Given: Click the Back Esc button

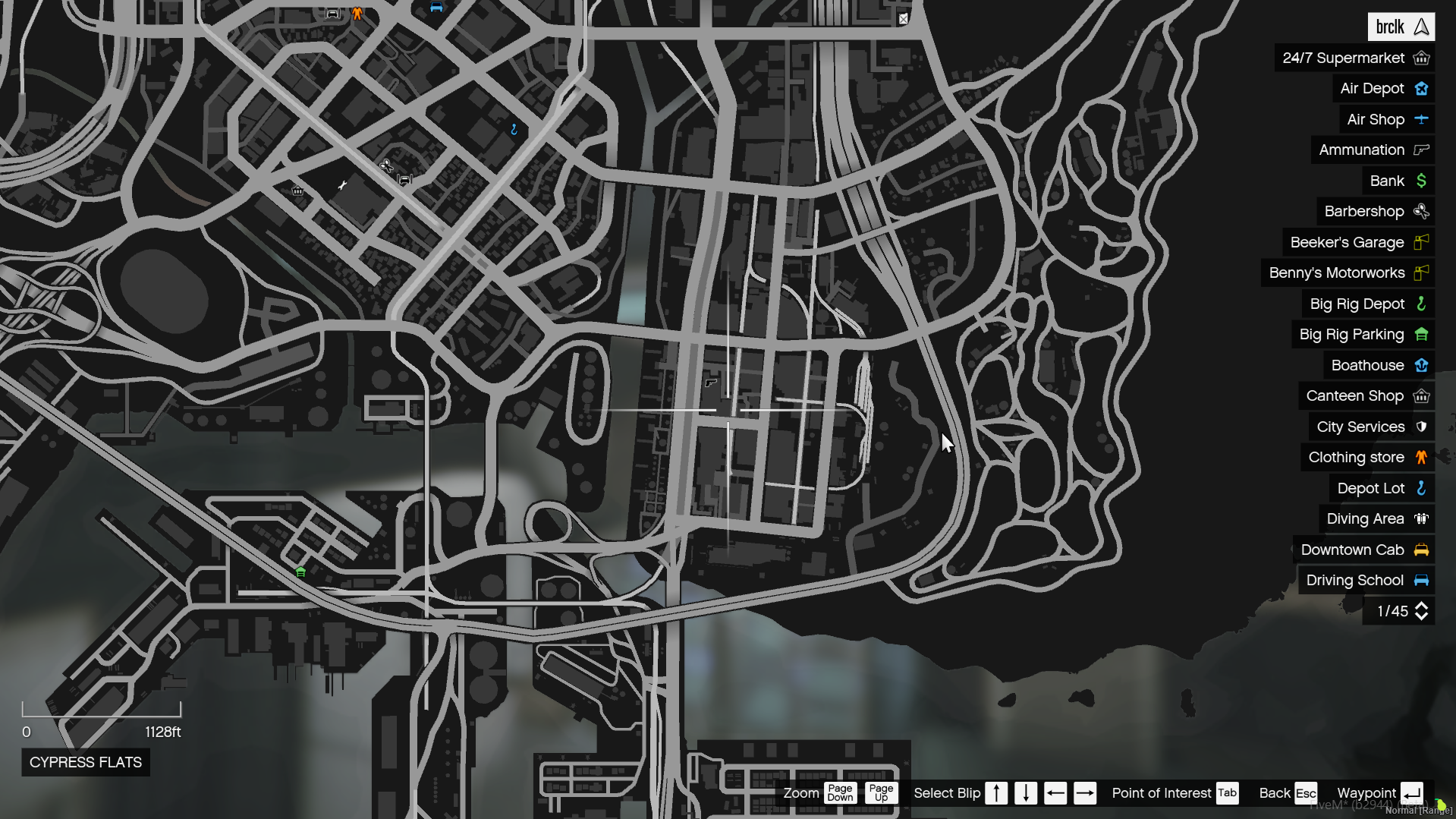Looking at the screenshot, I should coord(1306,792).
